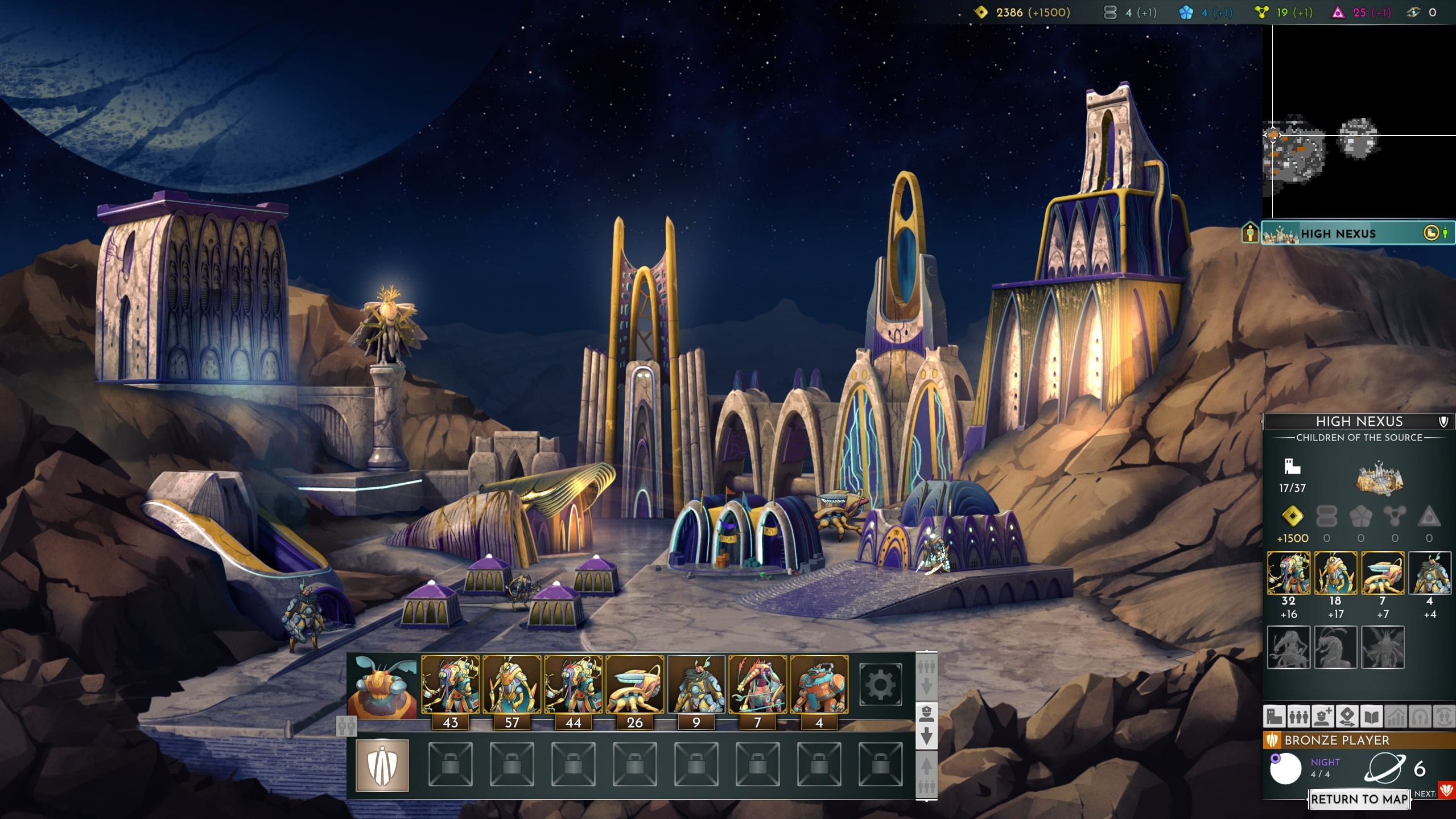
Task: Open the town buildings menu icon
Action: click(1274, 717)
